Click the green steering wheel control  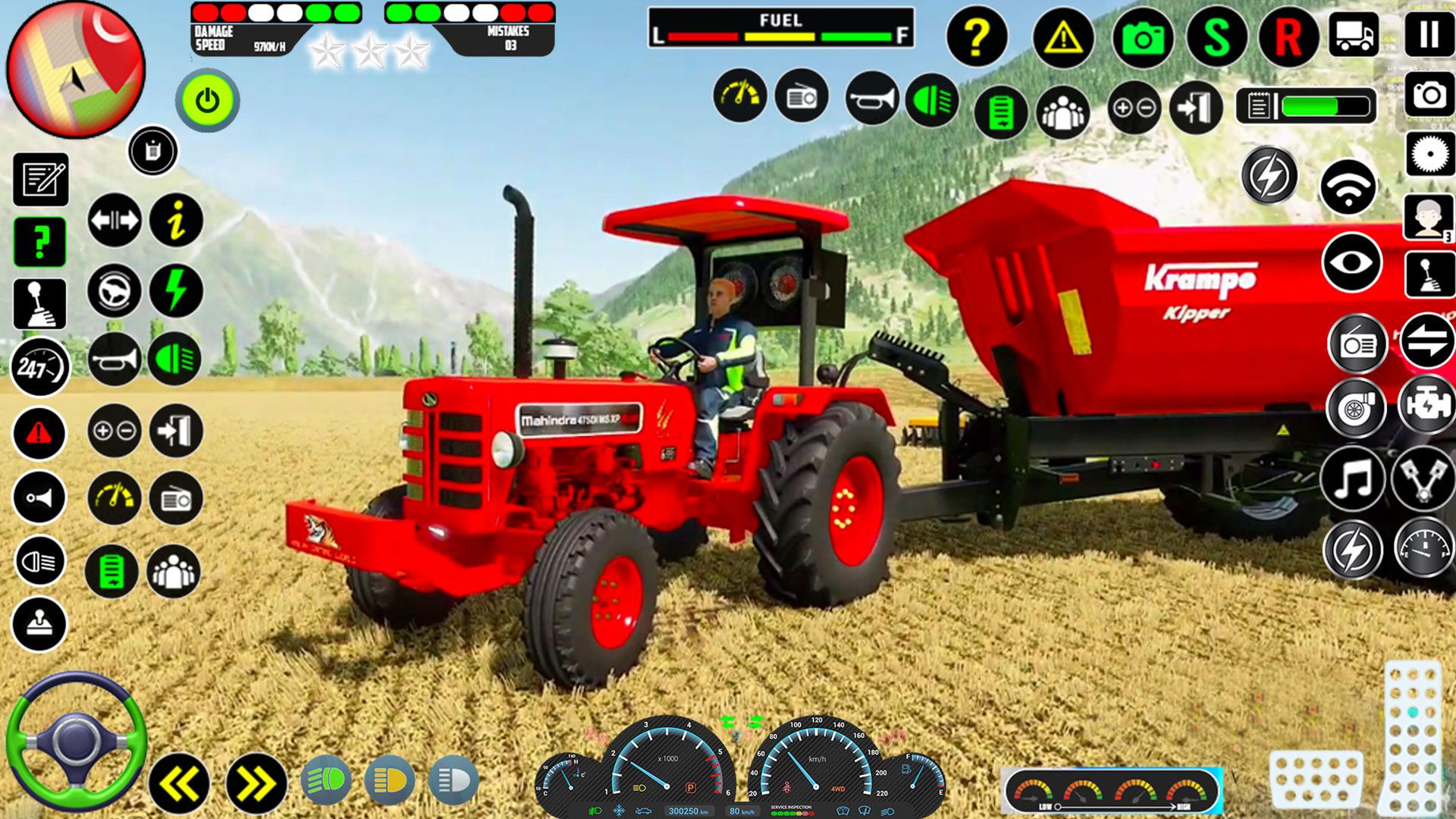click(x=76, y=740)
